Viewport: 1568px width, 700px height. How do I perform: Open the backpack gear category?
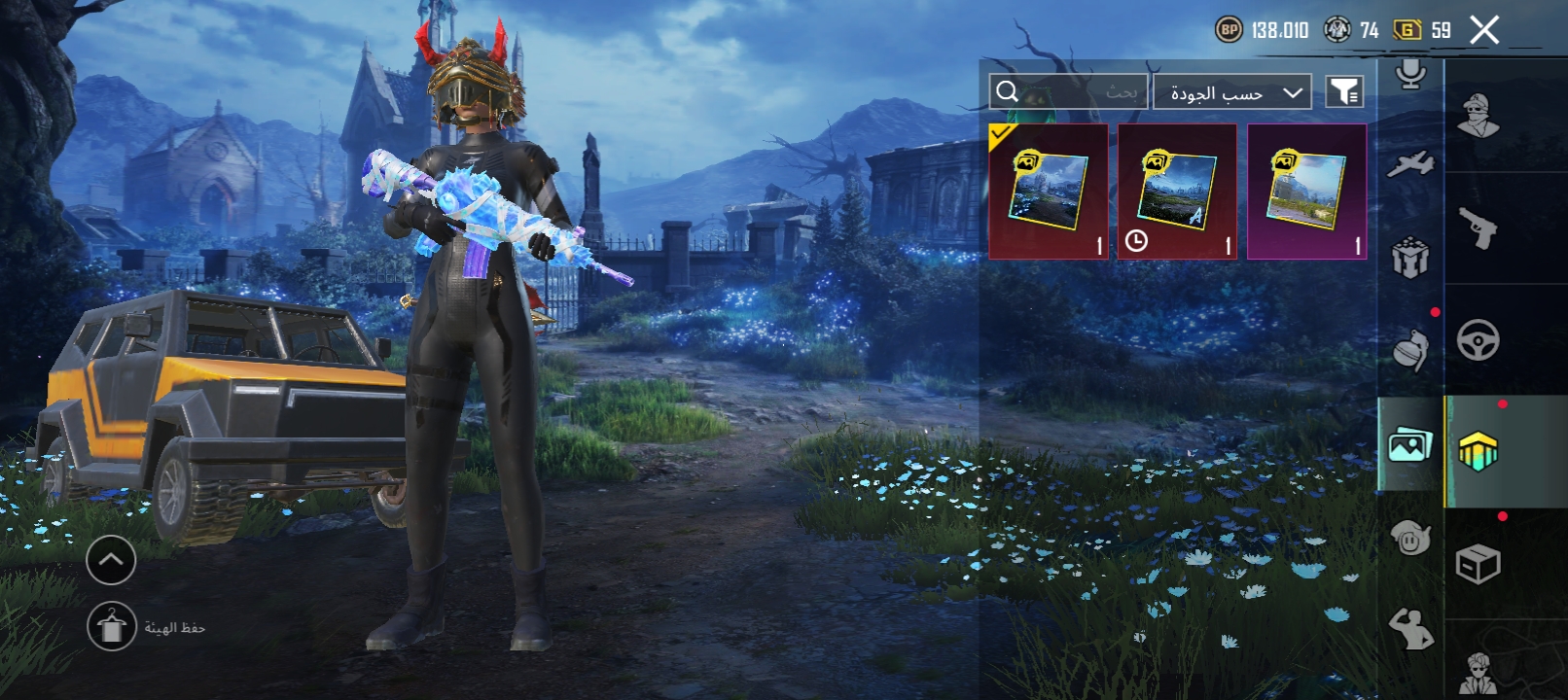click(1410, 258)
